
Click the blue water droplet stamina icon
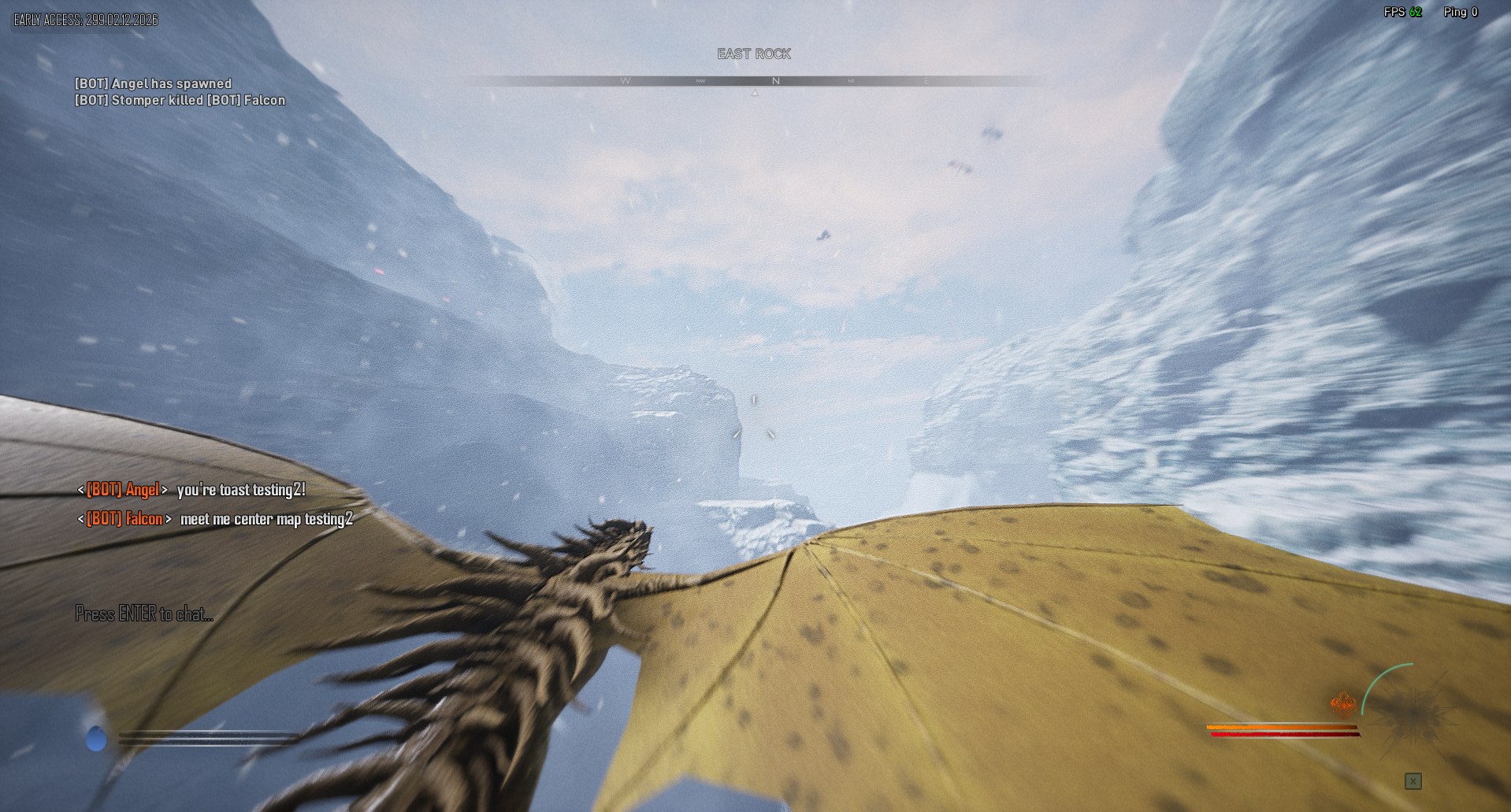[96, 738]
